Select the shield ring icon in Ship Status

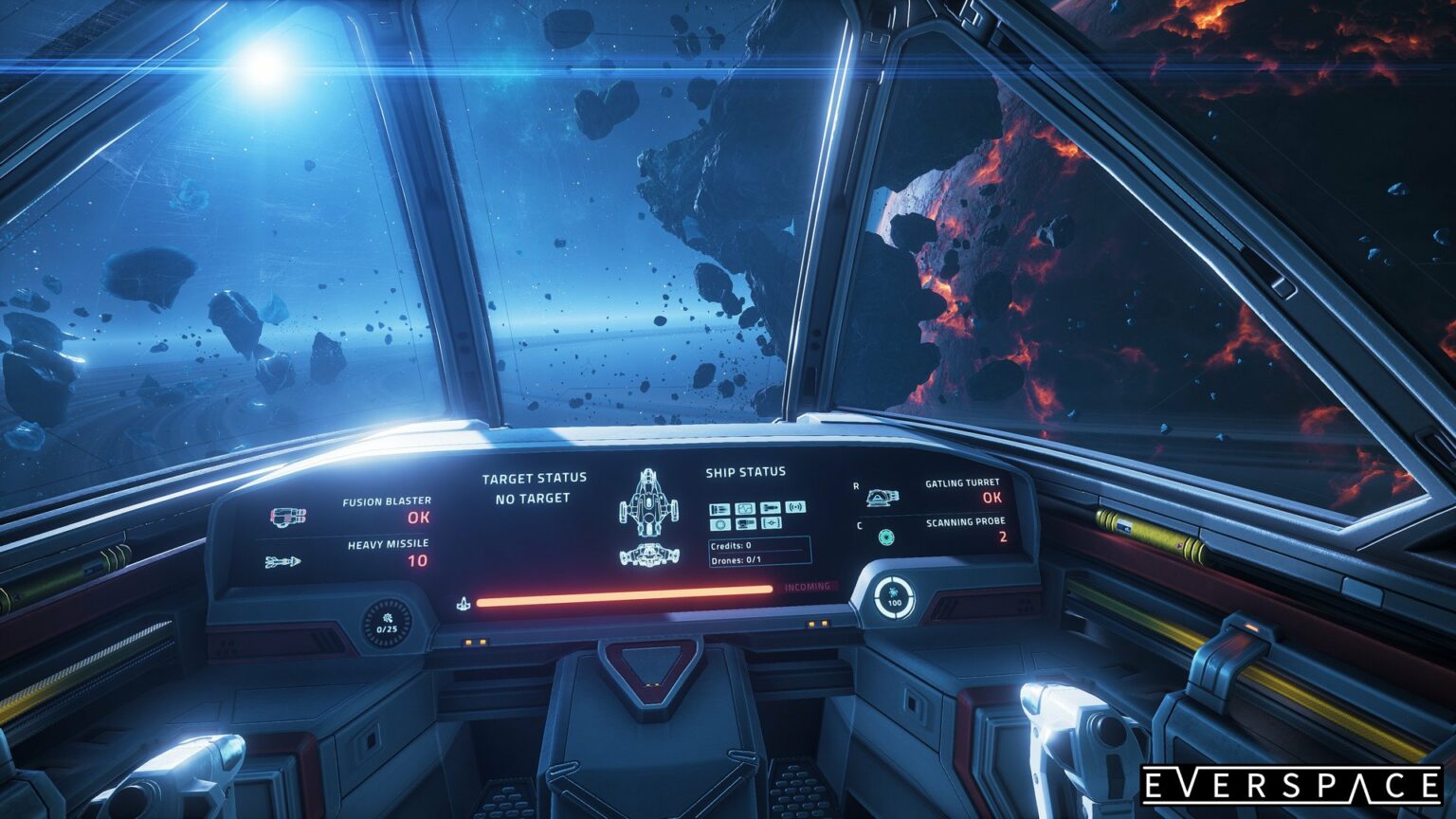tap(720, 524)
